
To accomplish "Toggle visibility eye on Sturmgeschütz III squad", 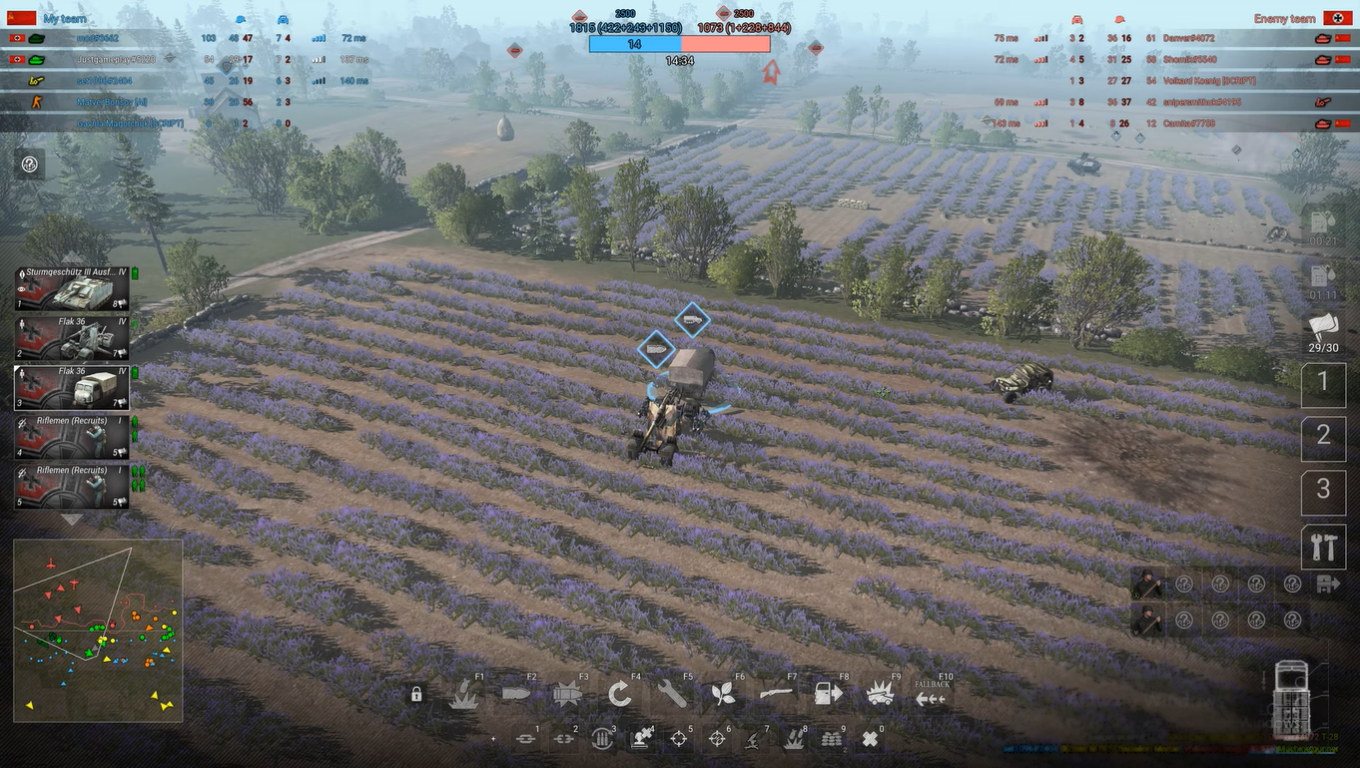I will pos(21,290).
